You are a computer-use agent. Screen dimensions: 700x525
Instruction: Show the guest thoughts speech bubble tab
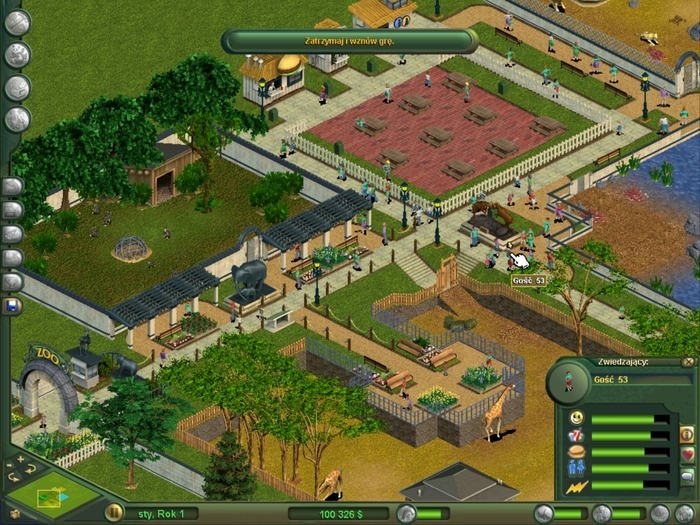[x=687, y=475]
